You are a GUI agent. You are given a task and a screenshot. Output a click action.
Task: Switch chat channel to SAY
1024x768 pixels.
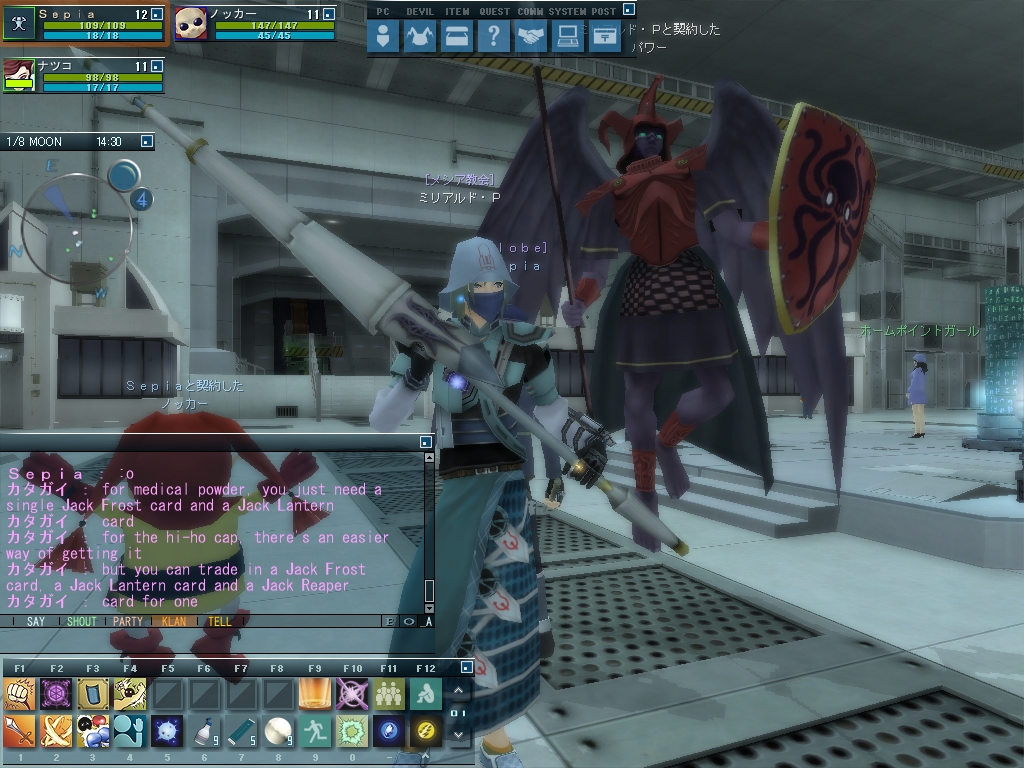[x=35, y=621]
